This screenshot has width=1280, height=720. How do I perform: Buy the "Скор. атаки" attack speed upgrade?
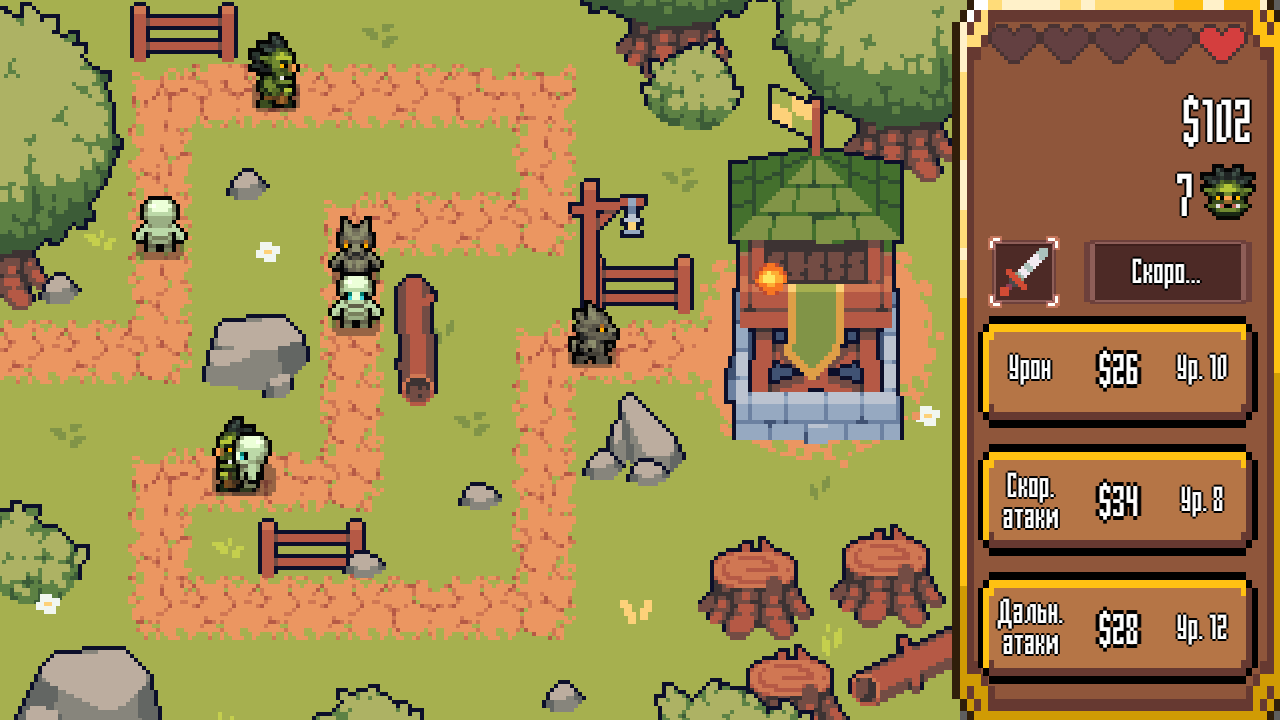click(1116, 499)
